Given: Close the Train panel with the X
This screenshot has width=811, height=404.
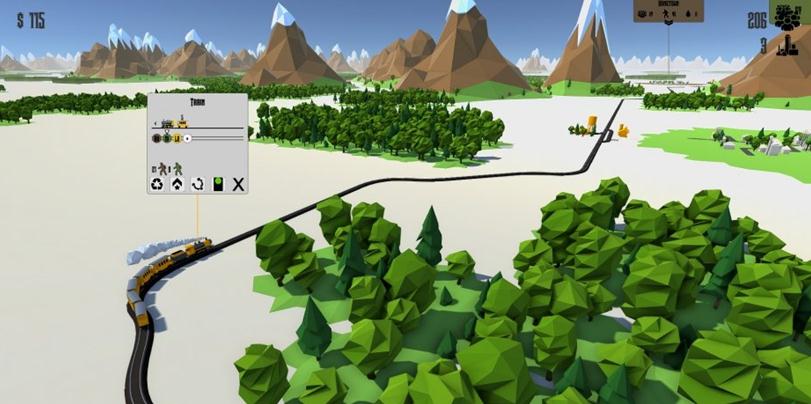Looking at the screenshot, I should (x=238, y=184).
